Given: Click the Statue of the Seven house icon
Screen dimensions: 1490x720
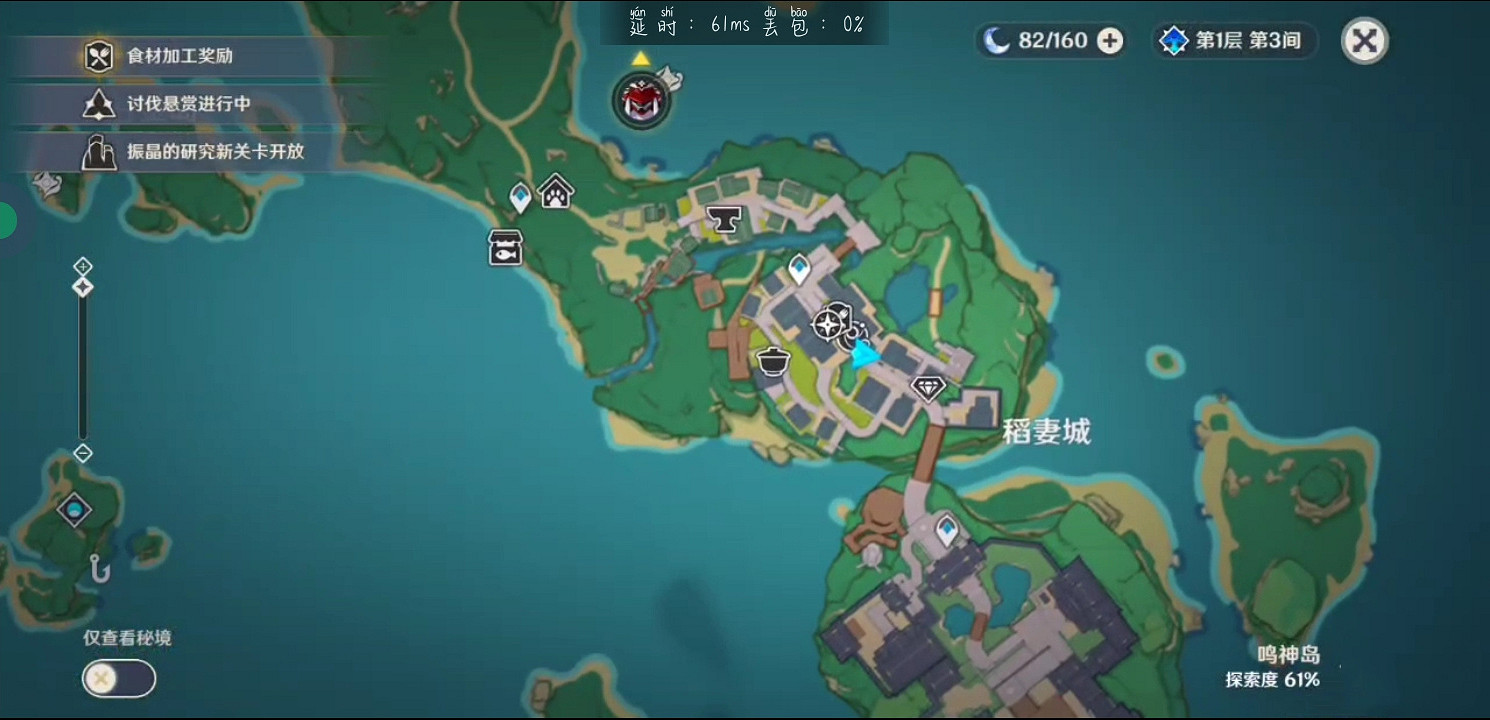Looking at the screenshot, I should pyautogui.click(x=557, y=192).
